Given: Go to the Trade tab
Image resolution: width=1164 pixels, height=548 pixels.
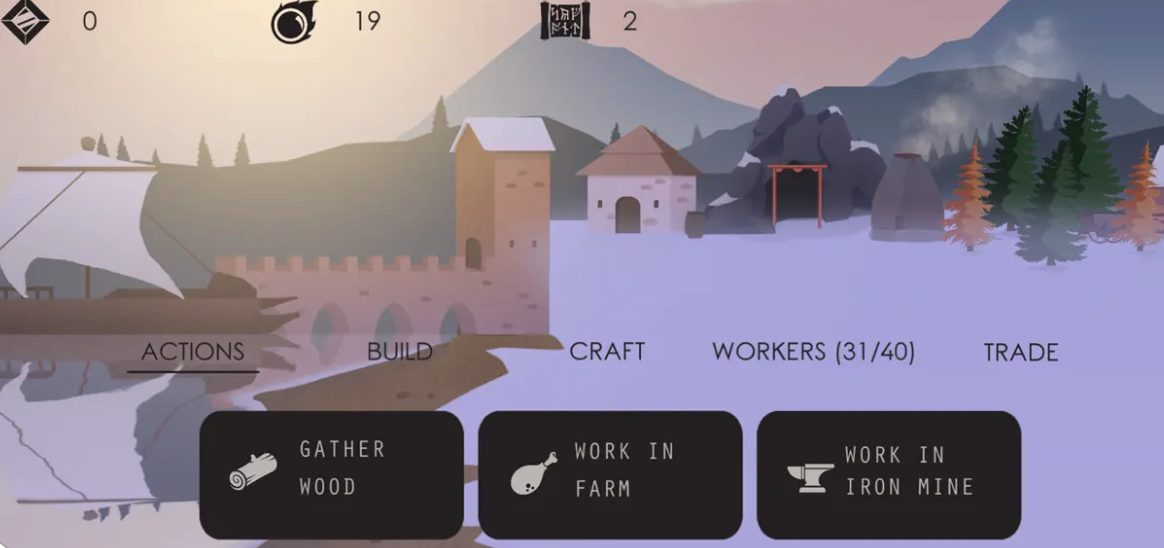Looking at the screenshot, I should pos(1021,352).
